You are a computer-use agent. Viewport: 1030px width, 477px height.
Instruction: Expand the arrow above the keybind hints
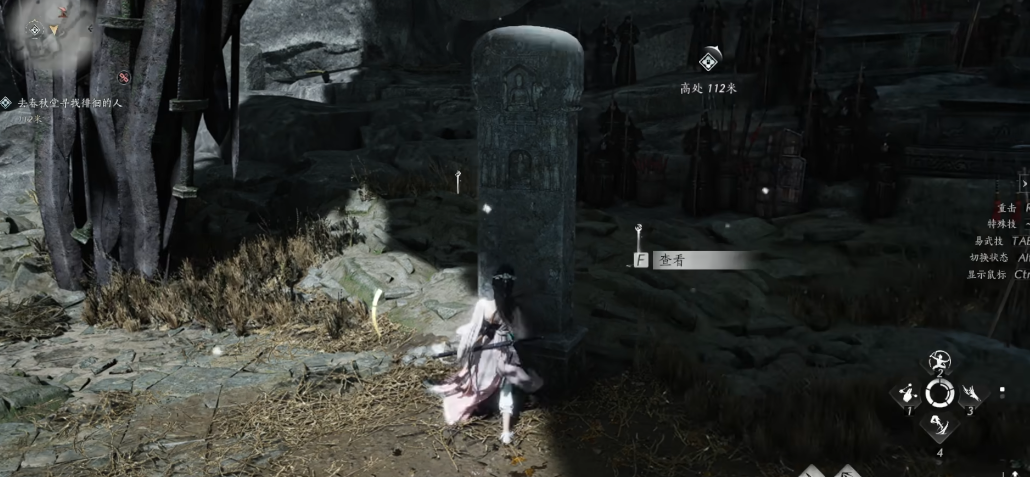(x=1023, y=184)
